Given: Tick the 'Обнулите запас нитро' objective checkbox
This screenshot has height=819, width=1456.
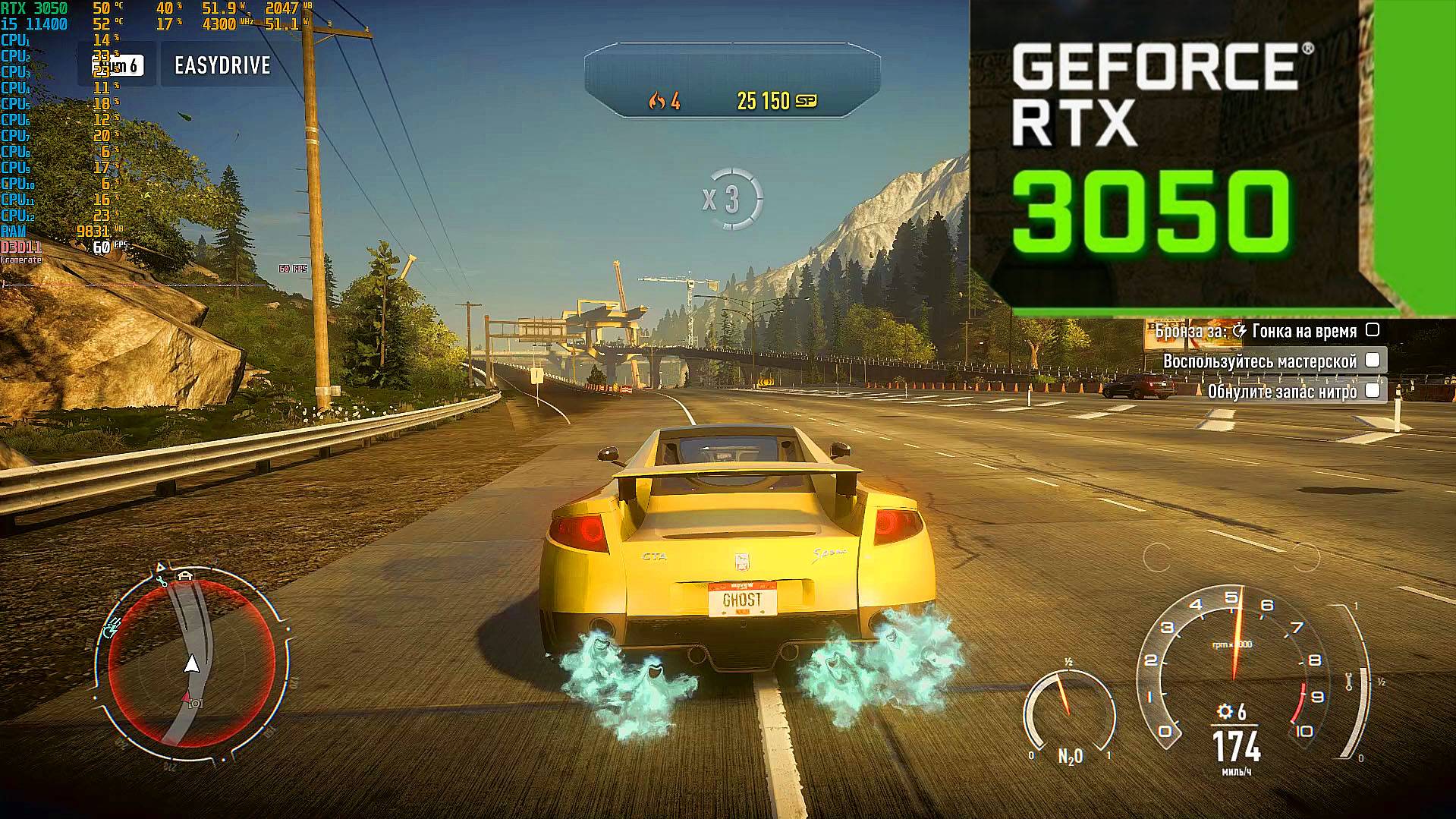Looking at the screenshot, I should [x=1372, y=391].
